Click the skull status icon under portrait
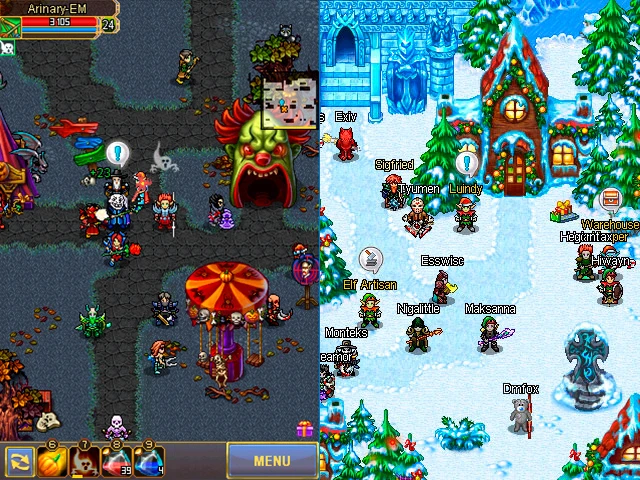This screenshot has width=640, height=480. [7, 46]
